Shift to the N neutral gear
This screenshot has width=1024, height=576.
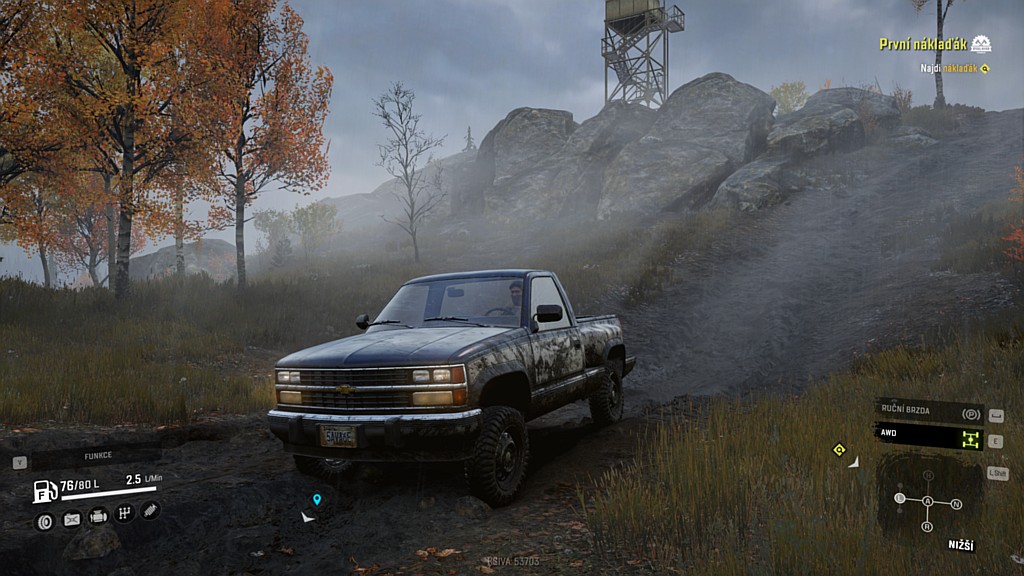pos(956,504)
